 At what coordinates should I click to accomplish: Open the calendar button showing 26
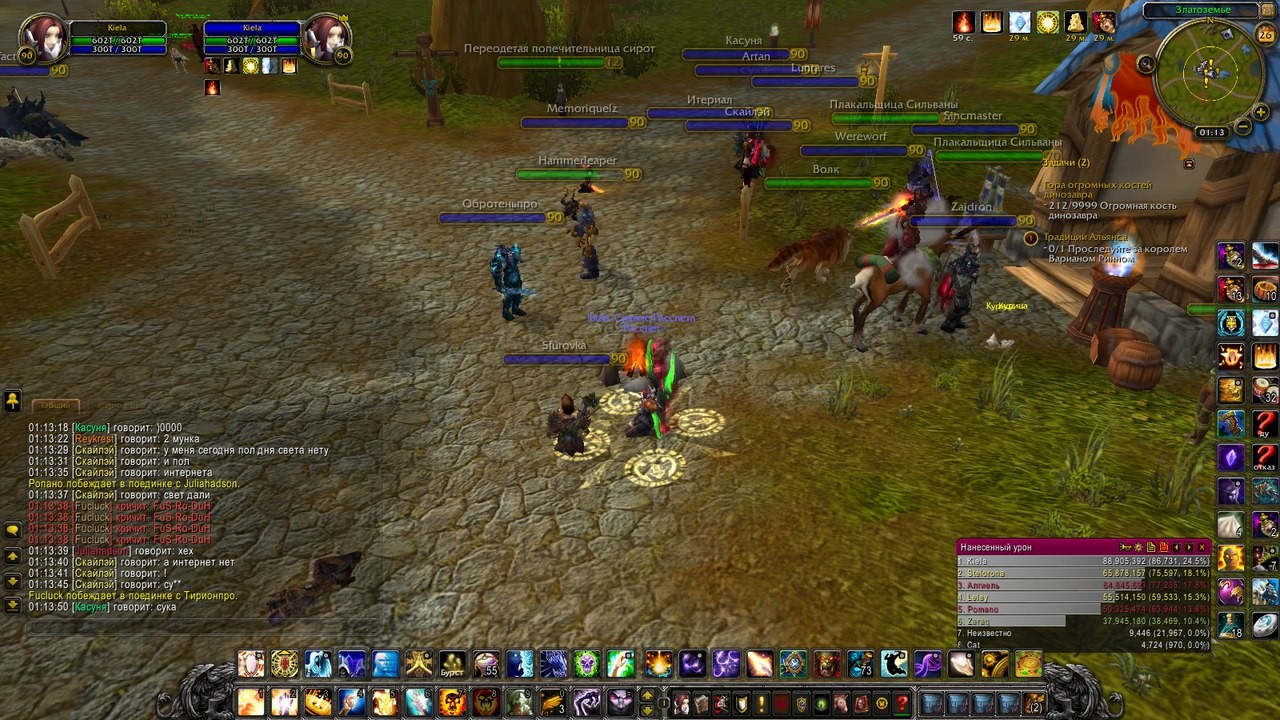(x=1265, y=35)
